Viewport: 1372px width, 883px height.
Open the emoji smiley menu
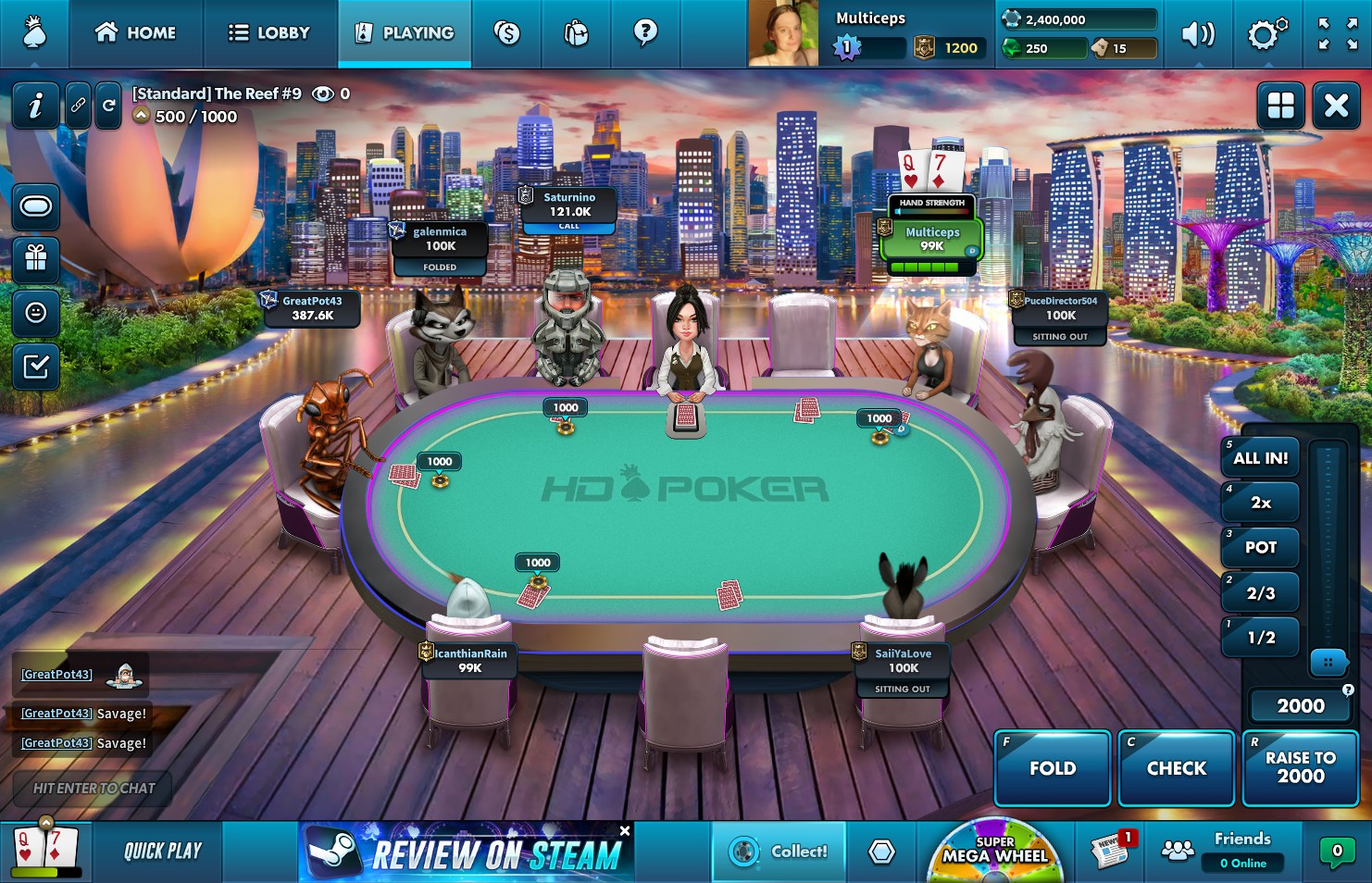click(x=36, y=313)
